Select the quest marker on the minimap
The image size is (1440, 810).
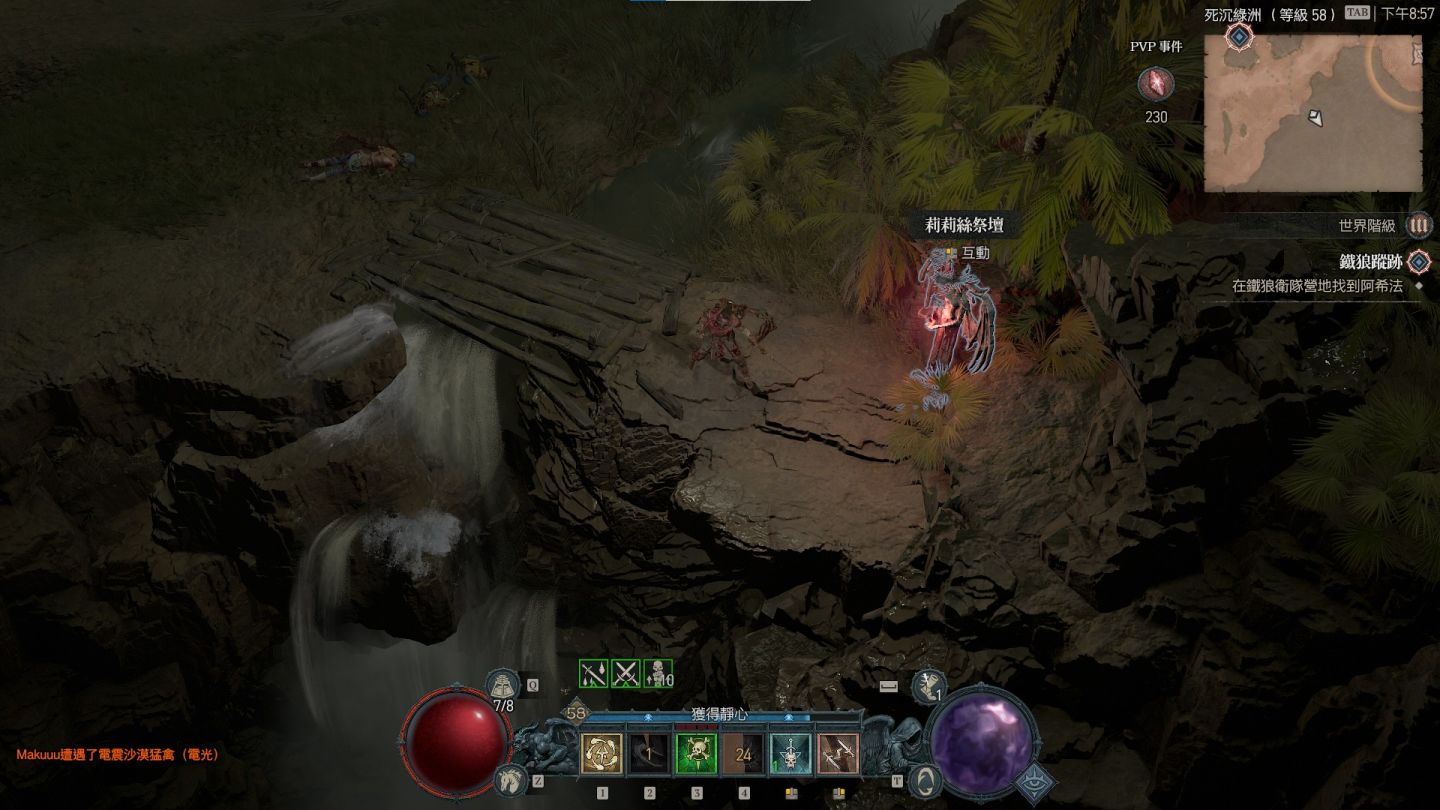(x=1239, y=37)
